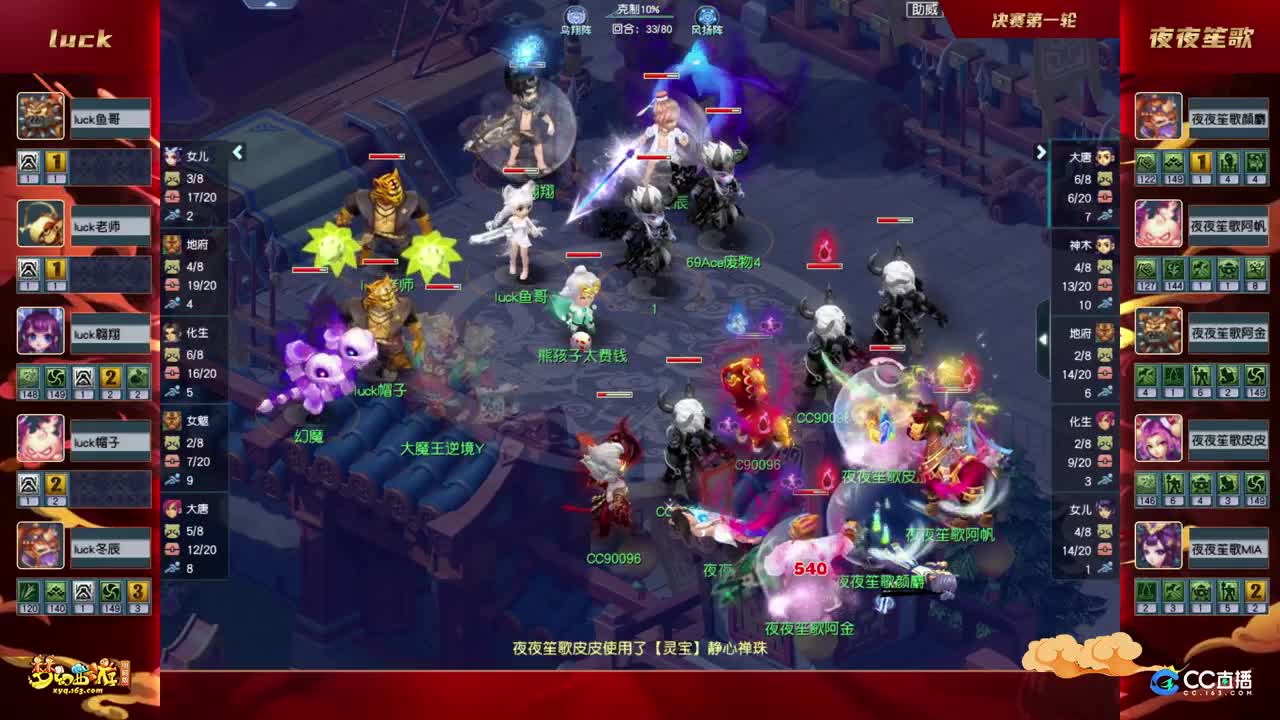
Task: Select 夜夜笙歌阿金's character portrait
Action: tap(1157, 331)
